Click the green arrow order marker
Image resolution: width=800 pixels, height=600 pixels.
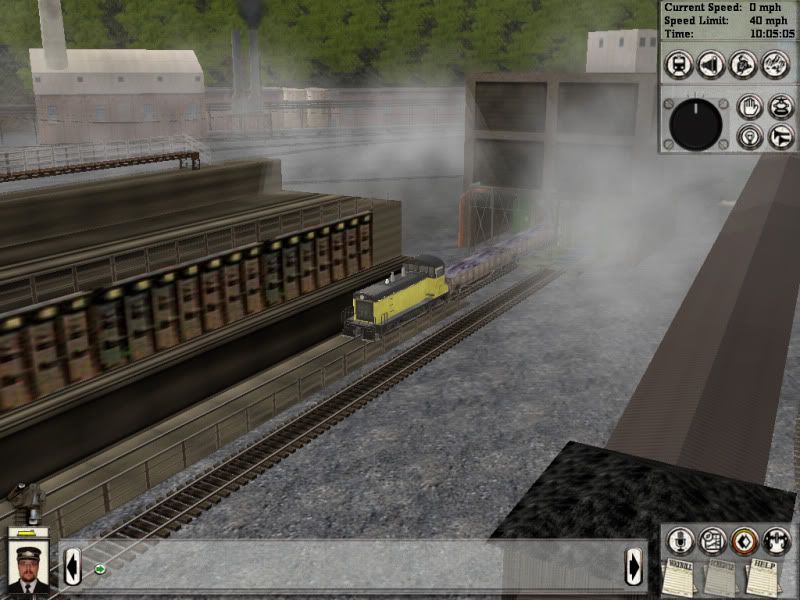(100, 570)
